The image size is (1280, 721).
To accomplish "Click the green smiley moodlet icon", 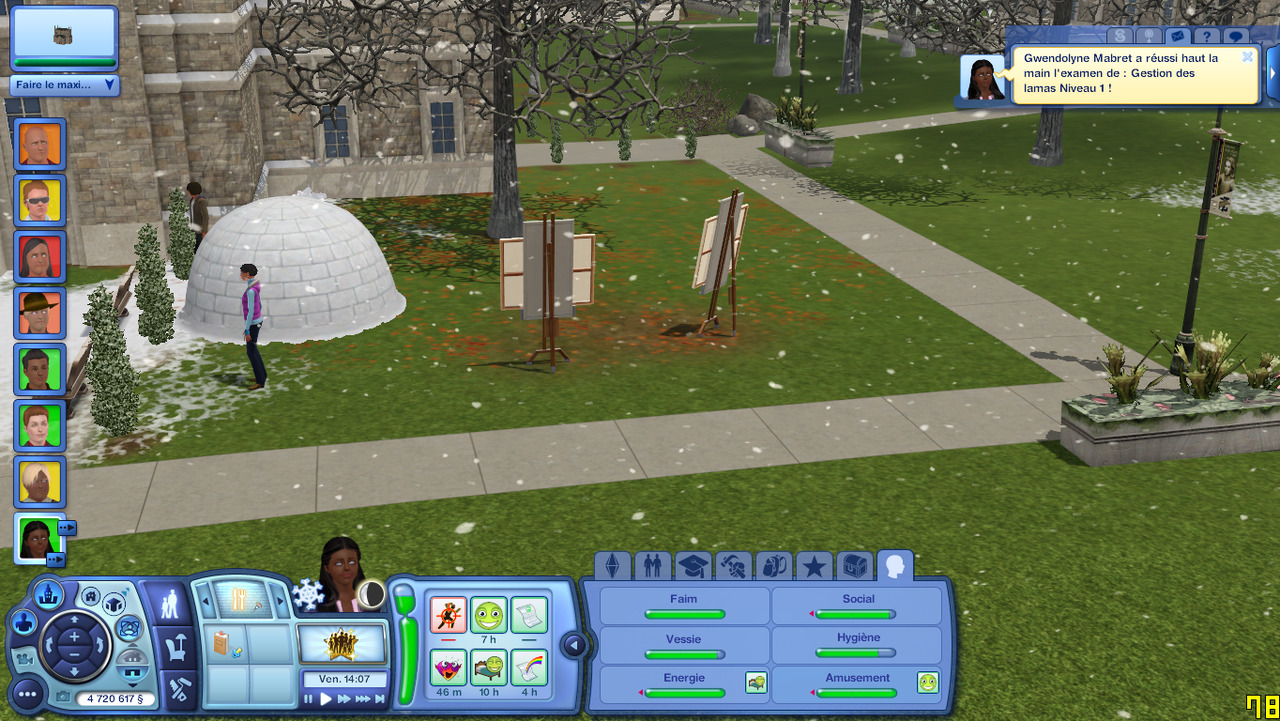I will (x=489, y=614).
